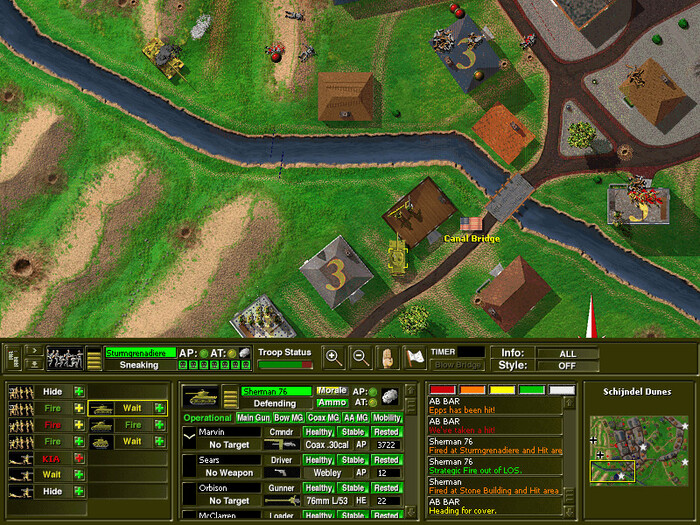This screenshot has width=700, height=525.
Task: Click the Sherman 76 tank portrait
Action: 202,397
